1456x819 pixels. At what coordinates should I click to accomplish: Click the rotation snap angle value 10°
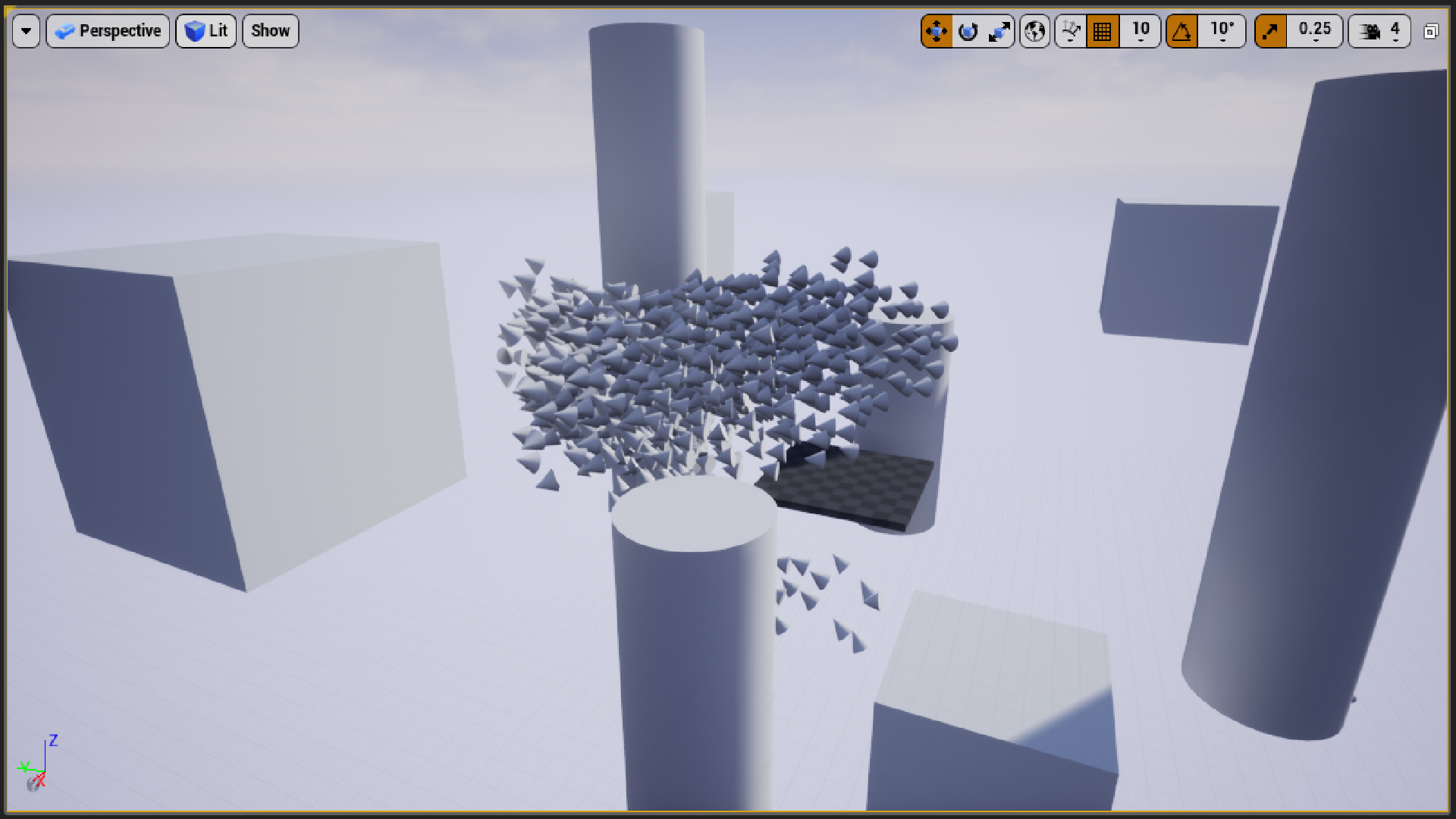[1222, 31]
